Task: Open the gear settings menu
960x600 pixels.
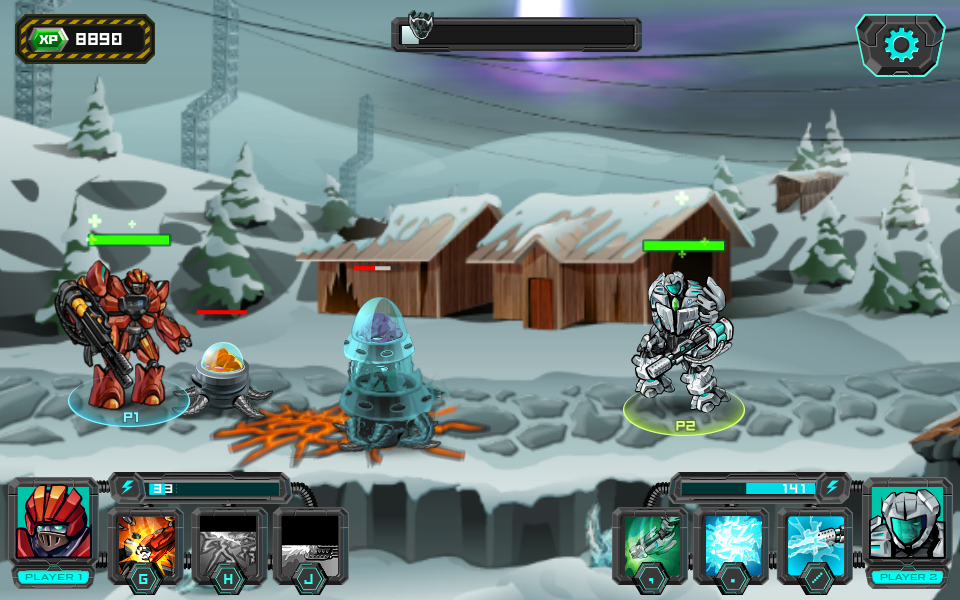Action: [x=900, y=45]
